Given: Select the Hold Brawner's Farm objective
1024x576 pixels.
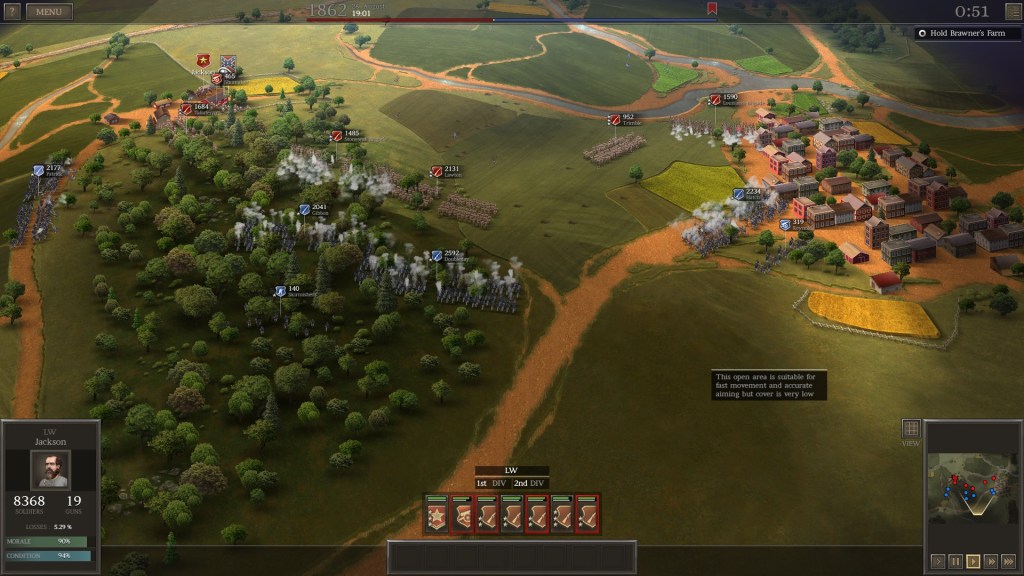Looking at the screenshot, I should (968, 32).
